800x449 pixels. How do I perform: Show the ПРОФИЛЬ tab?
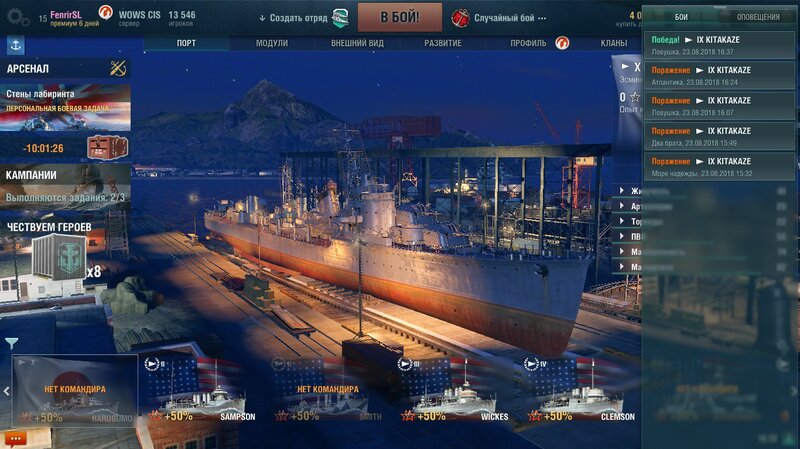(x=528, y=43)
